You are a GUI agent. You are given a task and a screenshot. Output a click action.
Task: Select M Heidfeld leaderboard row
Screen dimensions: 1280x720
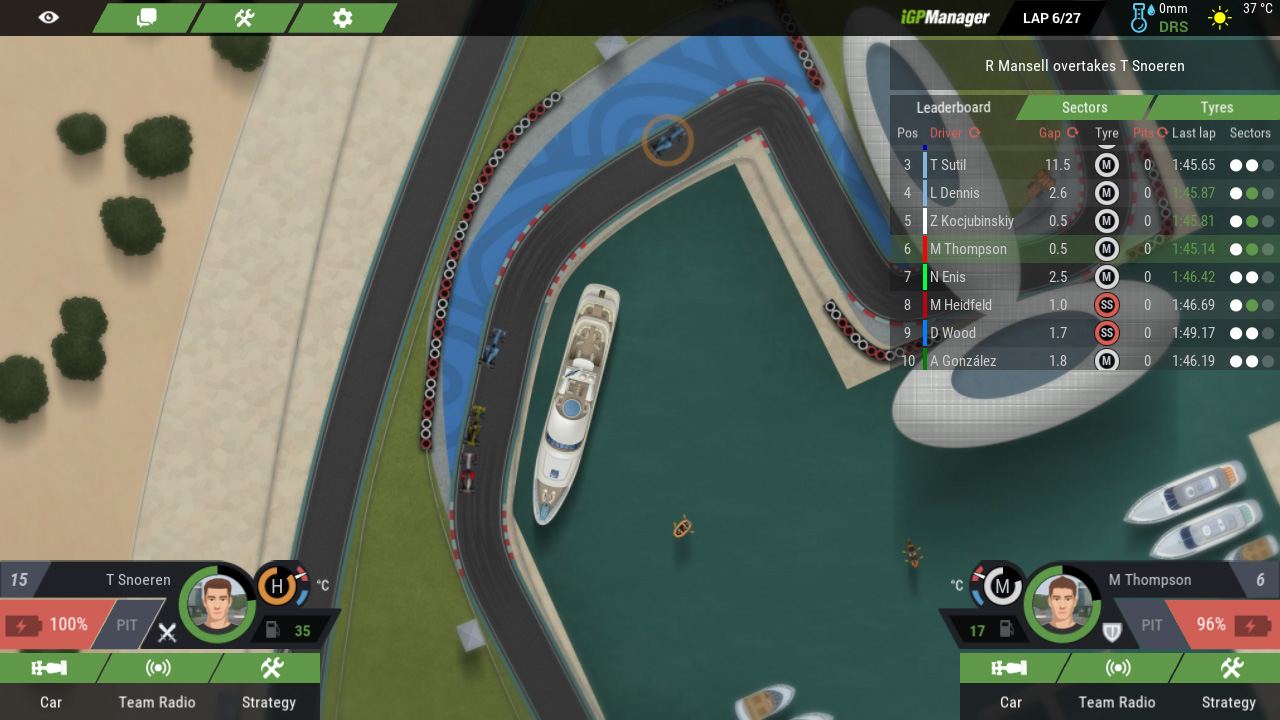[960, 305]
